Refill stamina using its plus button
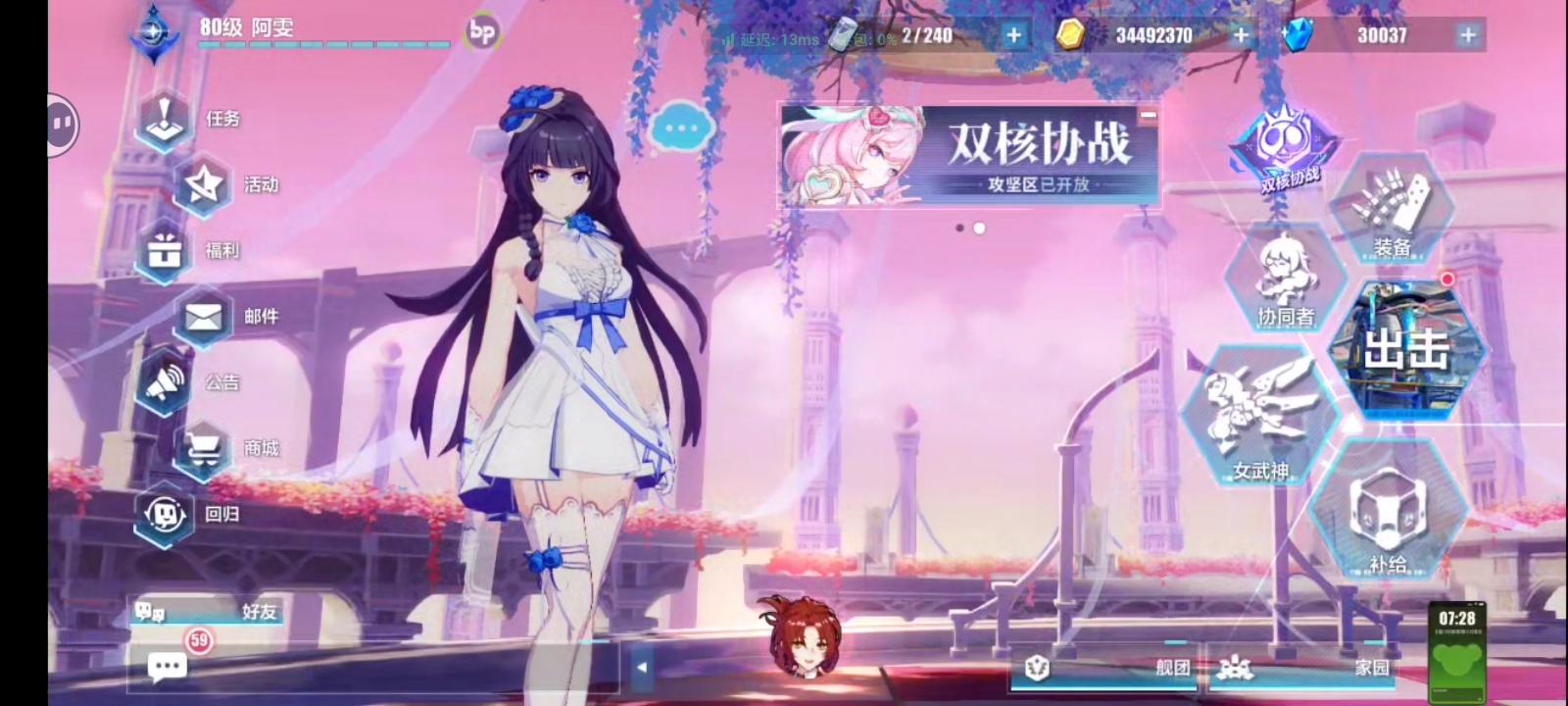1568x706 pixels. click(1012, 34)
